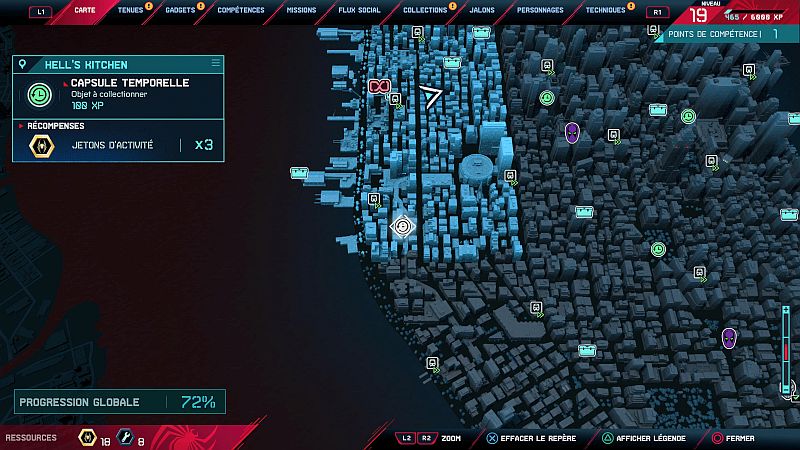Screen dimensions: 800x450
Task: Select the Techniques tab
Action: tap(605, 10)
